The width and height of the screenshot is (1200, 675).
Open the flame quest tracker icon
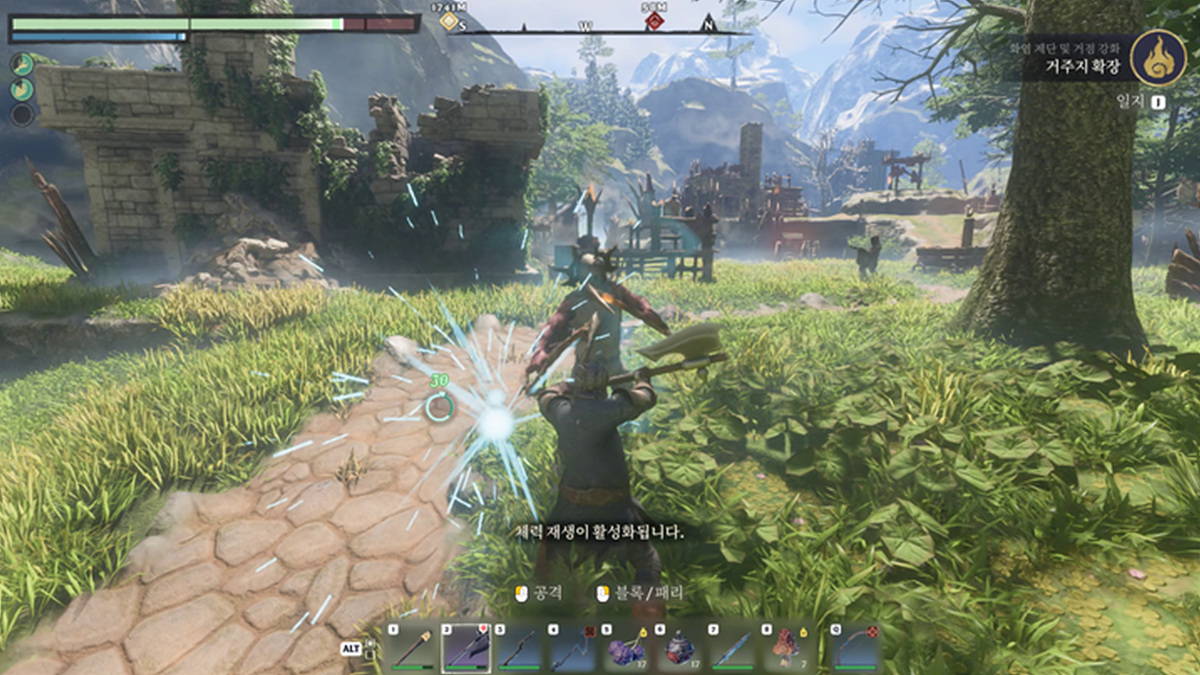pyautogui.click(x=1158, y=57)
